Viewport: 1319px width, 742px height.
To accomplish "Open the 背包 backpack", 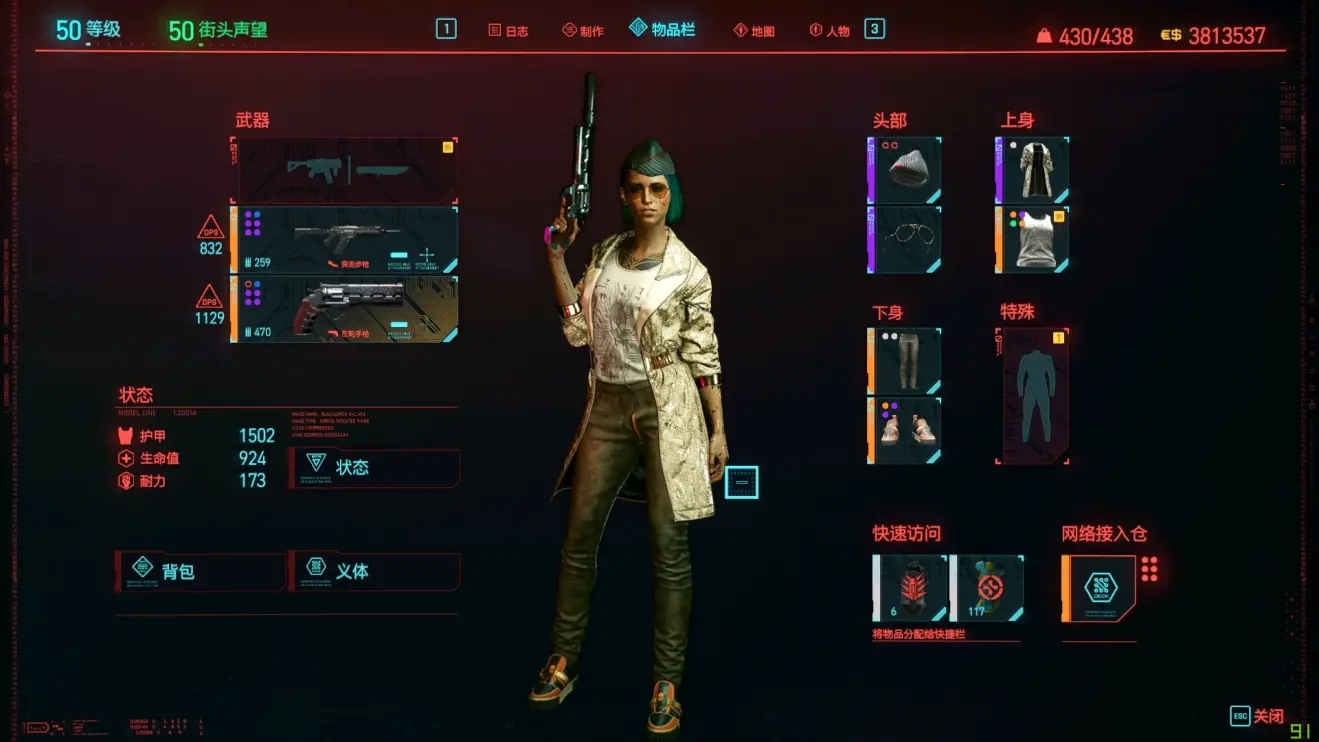I will [x=200, y=571].
